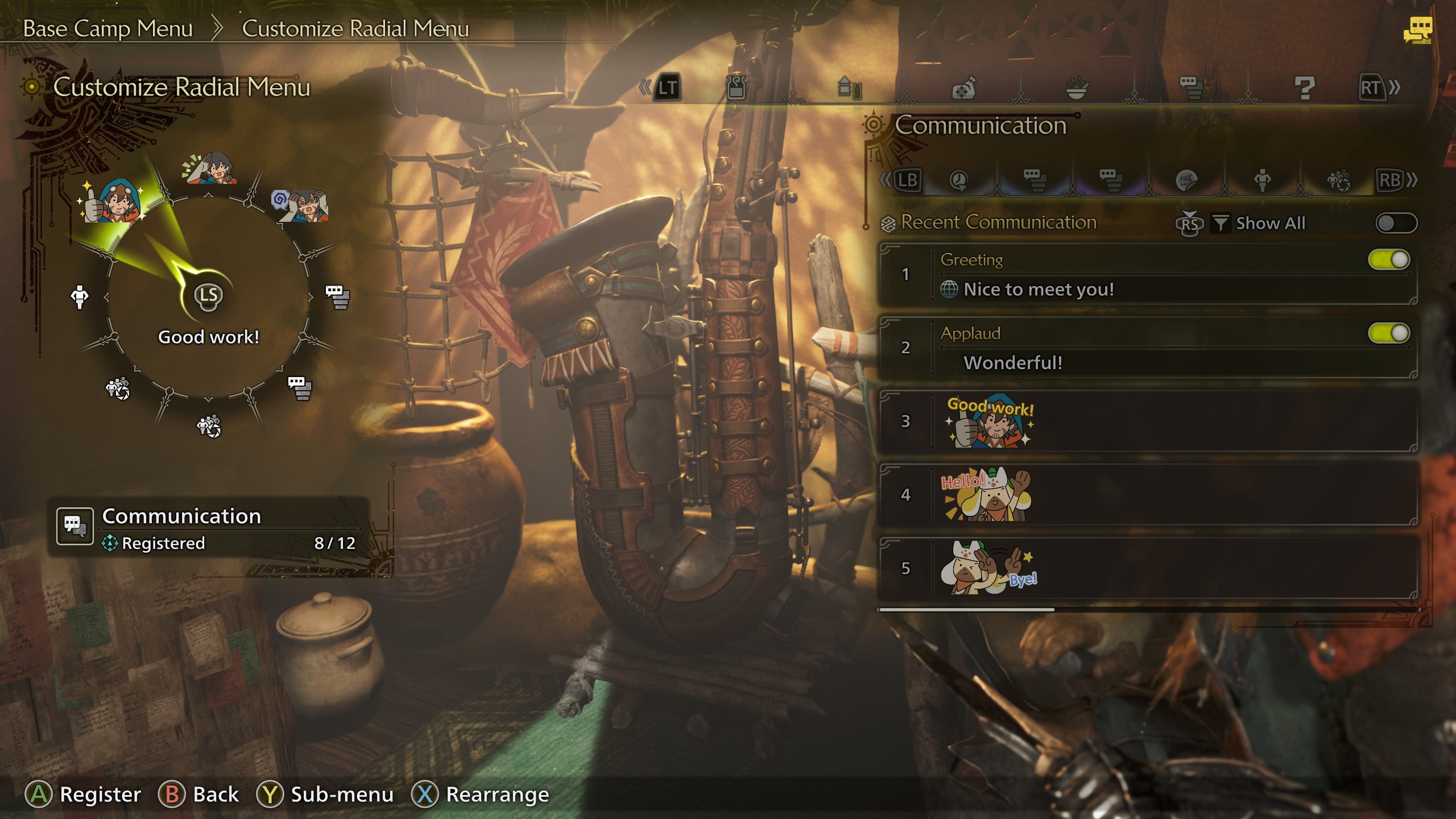Screen dimensions: 1456x819
Task: Open the recent clock communication sub-tab
Action: click(959, 181)
